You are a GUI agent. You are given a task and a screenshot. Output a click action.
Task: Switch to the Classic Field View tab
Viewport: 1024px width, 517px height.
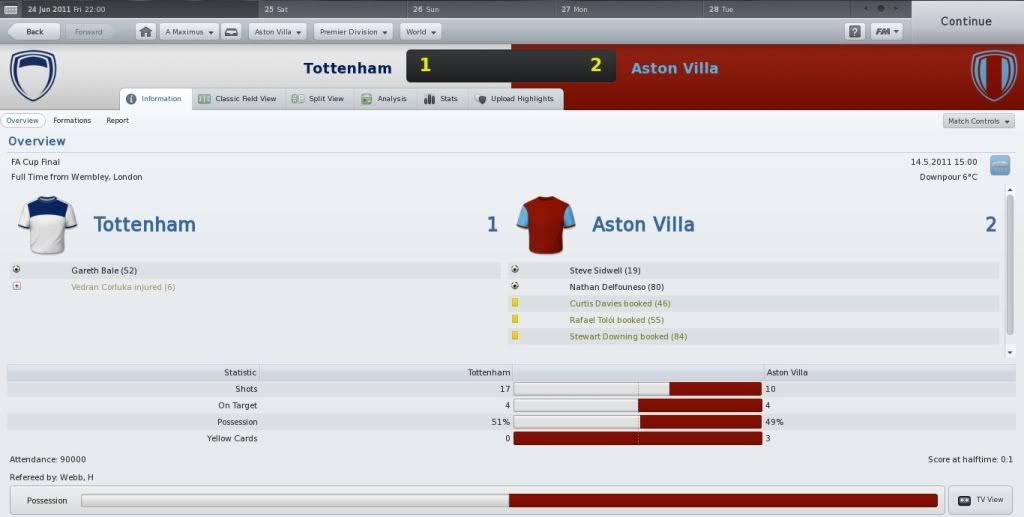click(237, 99)
